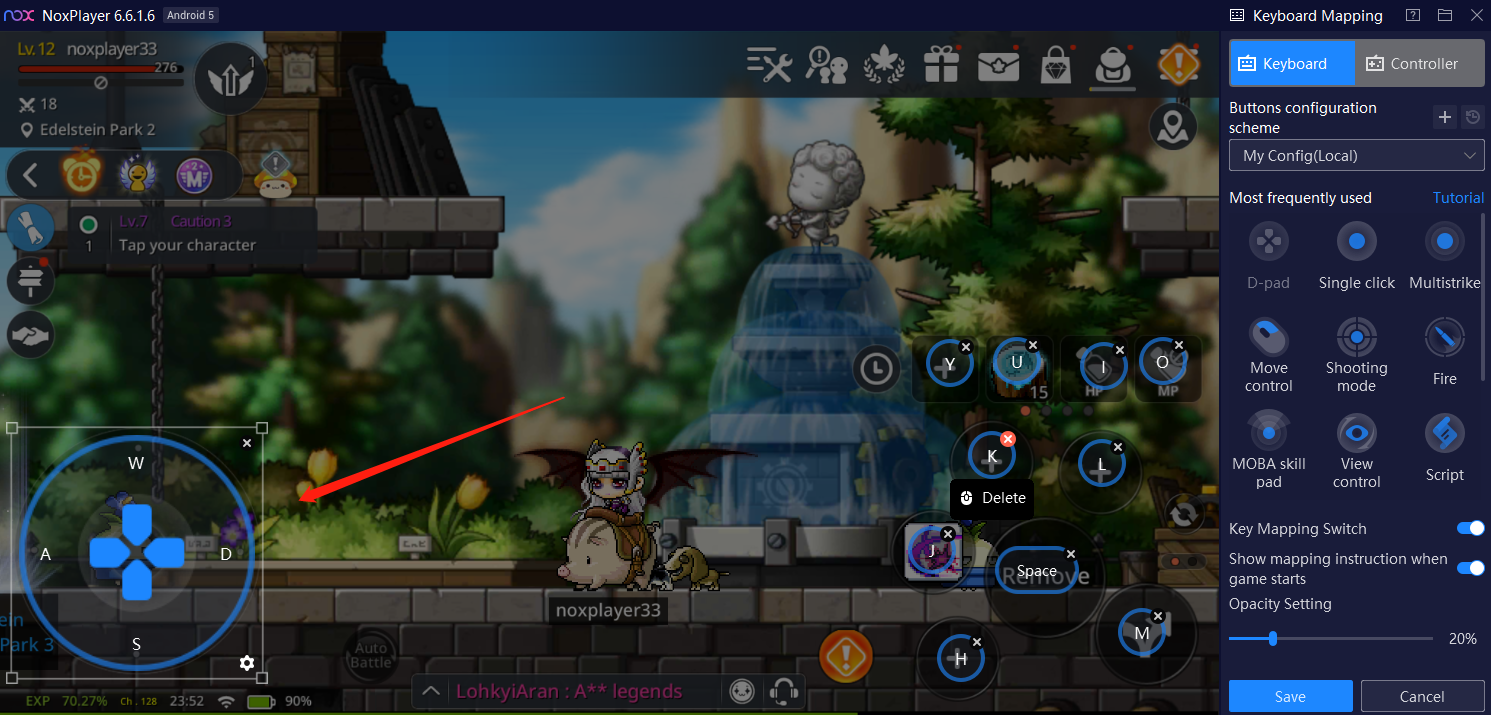The height and width of the screenshot is (715, 1491).
Task: Cancel the keyboard mapping changes
Action: [1421, 696]
